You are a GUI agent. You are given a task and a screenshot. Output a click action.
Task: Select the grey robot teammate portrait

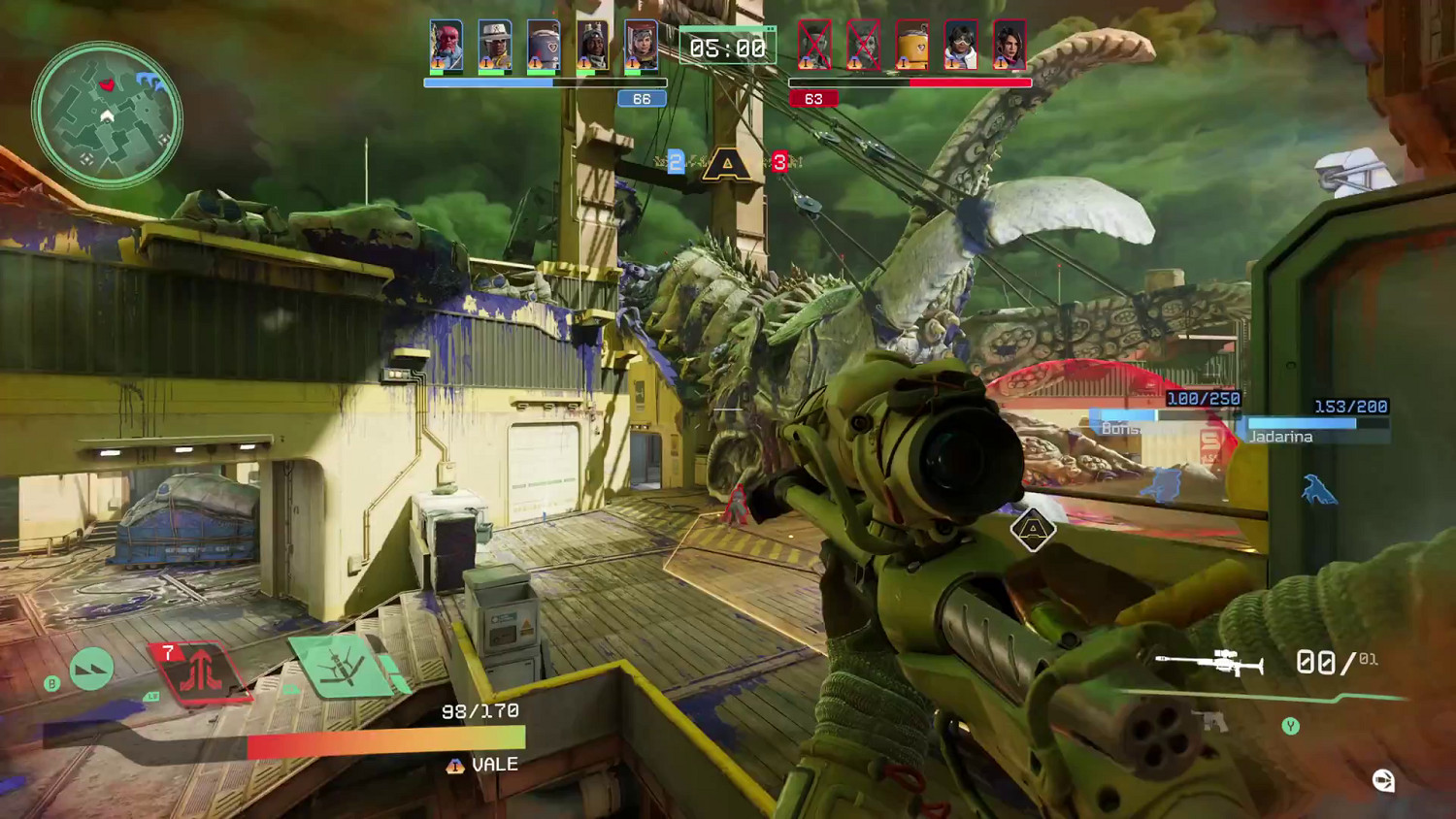click(544, 45)
